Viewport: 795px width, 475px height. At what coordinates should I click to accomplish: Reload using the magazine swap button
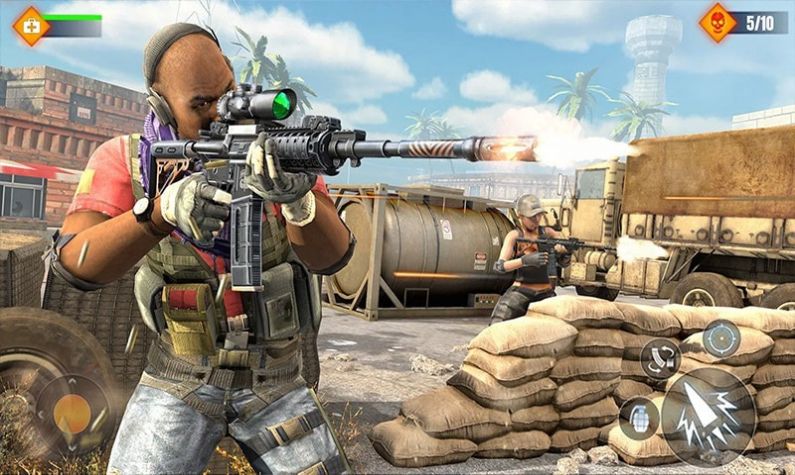coord(659,359)
